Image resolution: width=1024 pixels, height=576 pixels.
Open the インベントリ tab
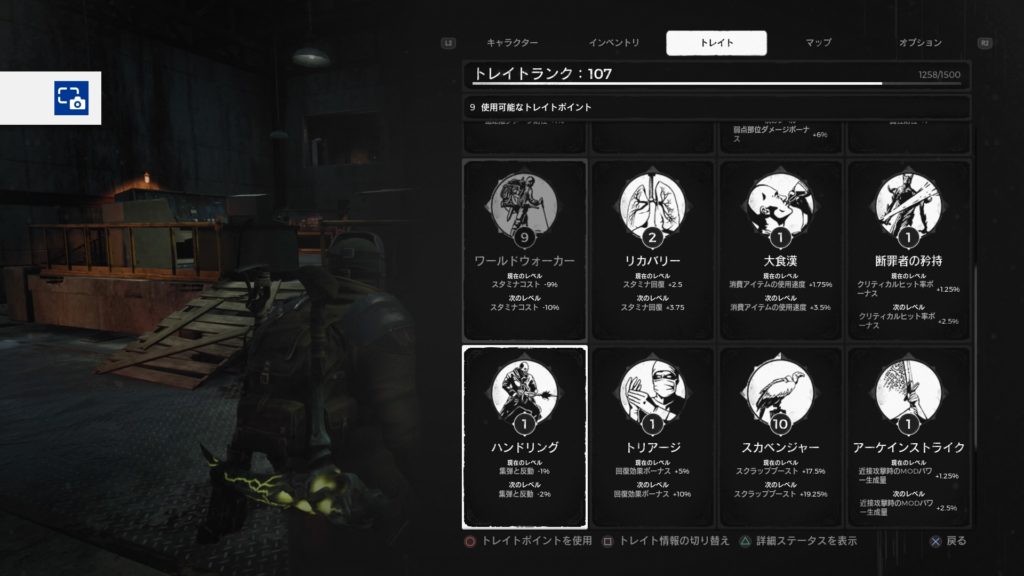point(614,43)
